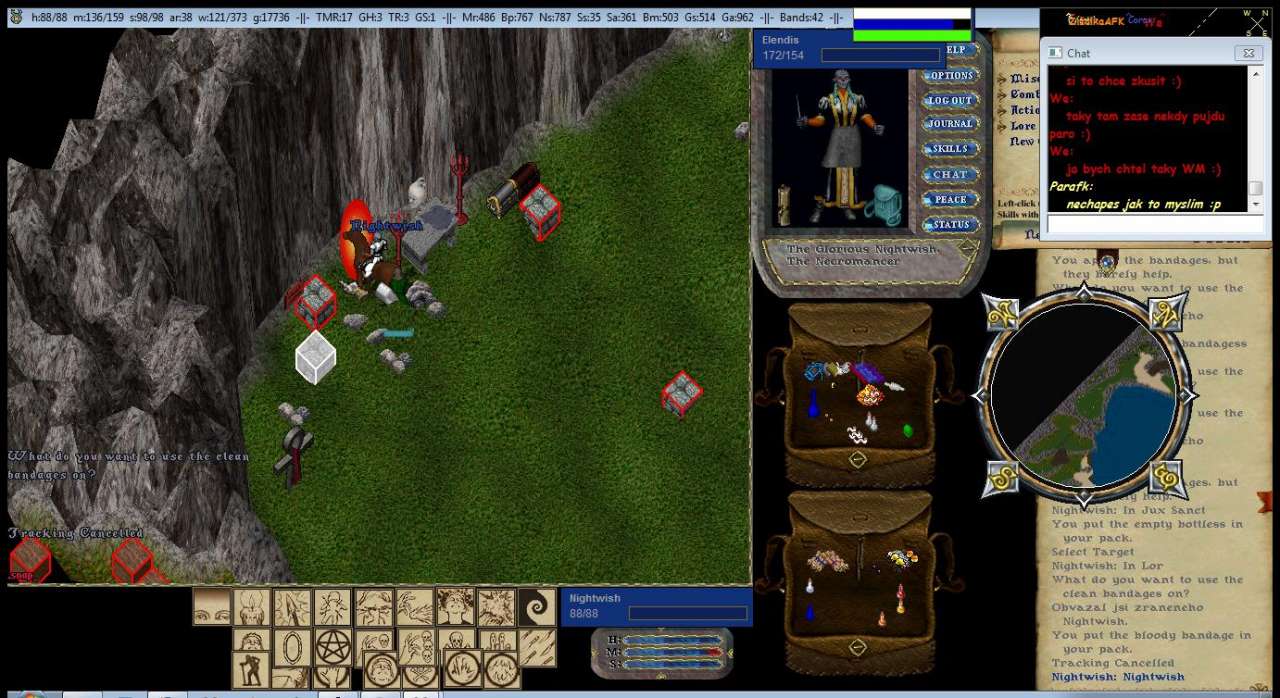Activate the black spiral spell icon

tap(537, 607)
